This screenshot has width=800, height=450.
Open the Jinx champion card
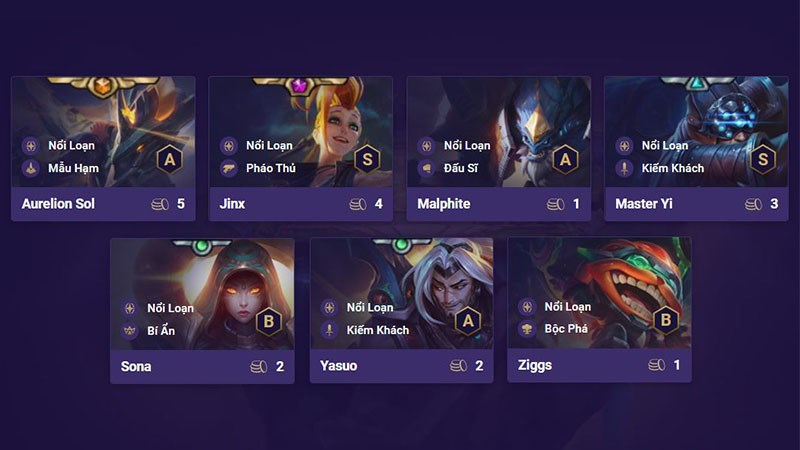point(300,148)
